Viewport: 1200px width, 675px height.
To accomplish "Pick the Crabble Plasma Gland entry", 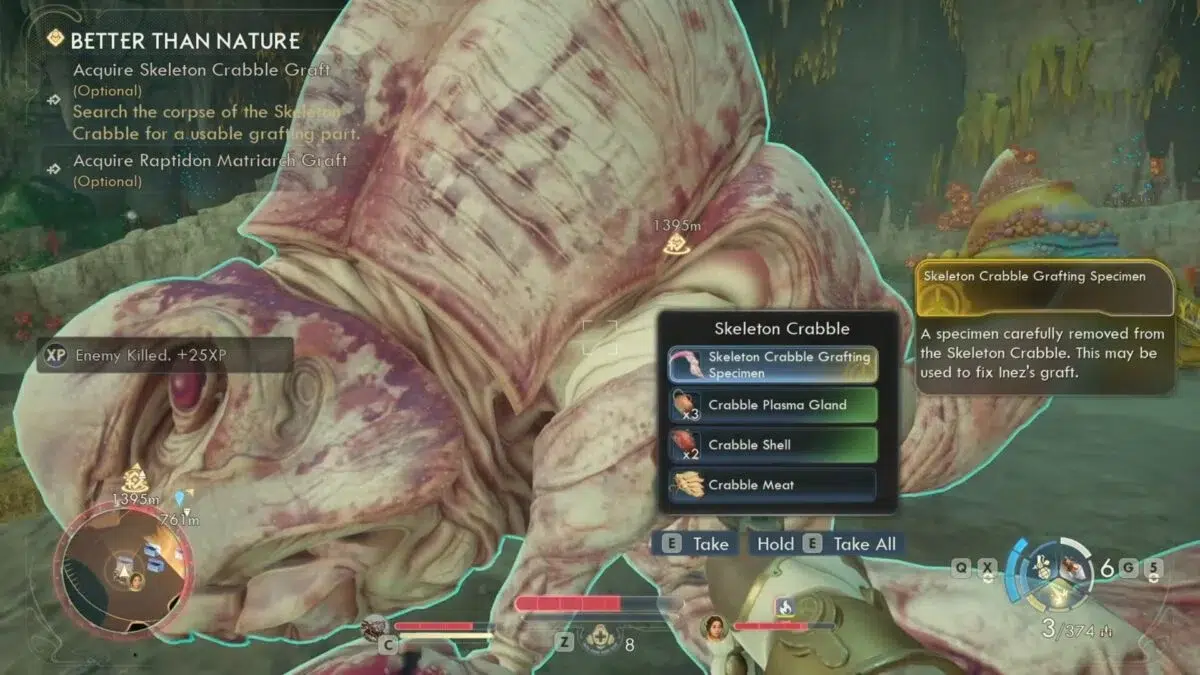I will click(773, 405).
